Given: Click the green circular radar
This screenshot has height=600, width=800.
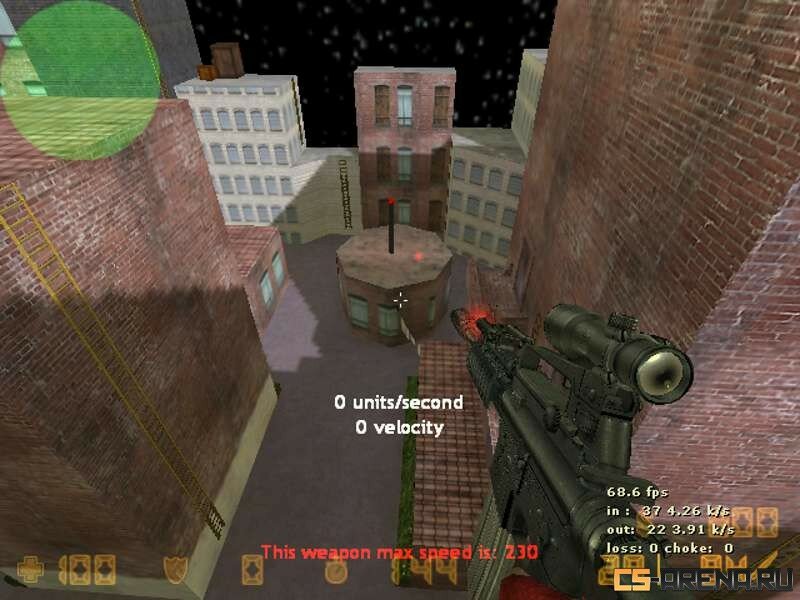Looking at the screenshot, I should (80, 78).
